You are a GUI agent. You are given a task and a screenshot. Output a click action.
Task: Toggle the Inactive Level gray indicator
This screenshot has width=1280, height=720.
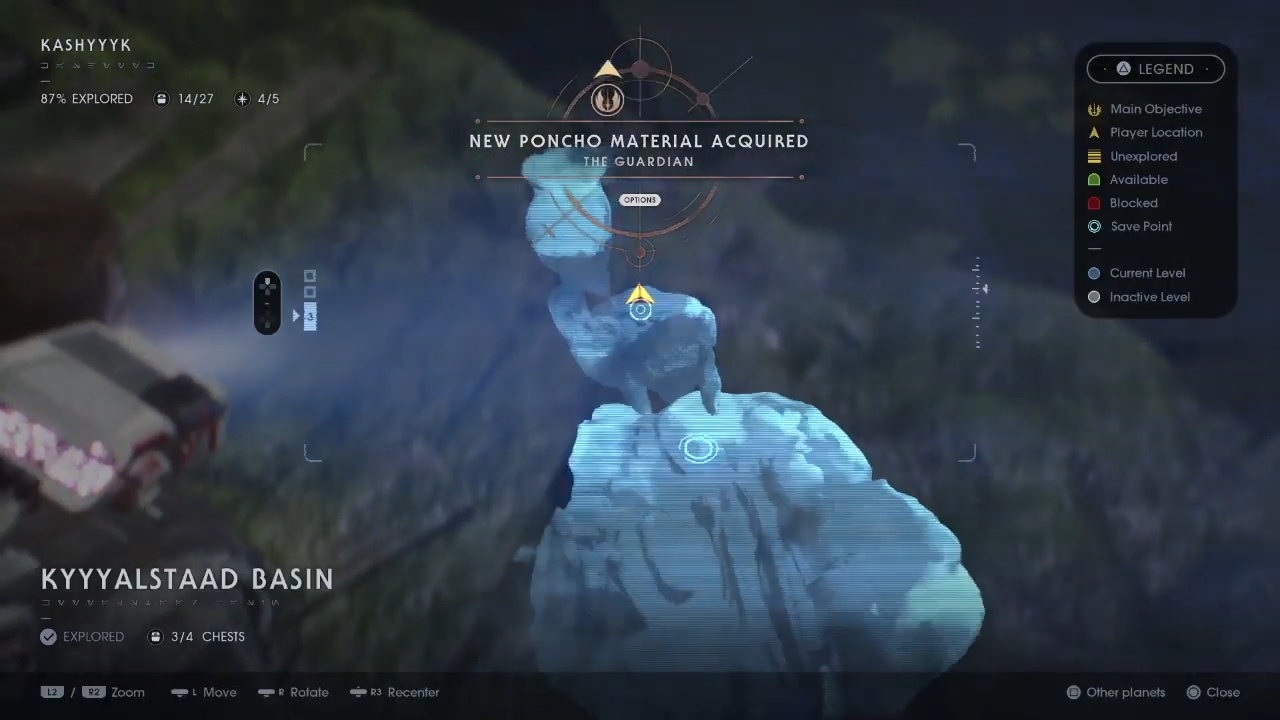1094,297
